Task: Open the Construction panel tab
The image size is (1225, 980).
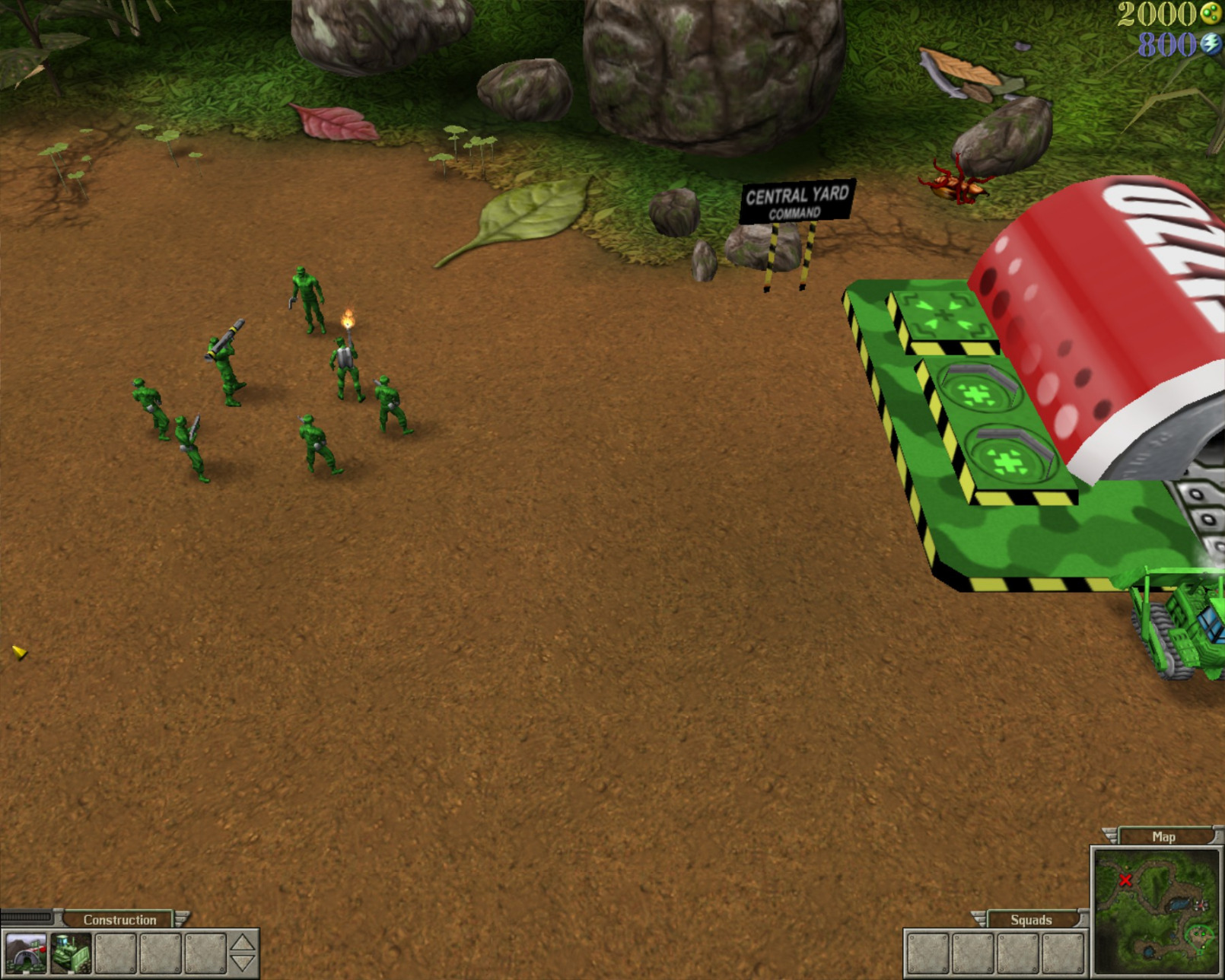Action: [x=119, y=920]
